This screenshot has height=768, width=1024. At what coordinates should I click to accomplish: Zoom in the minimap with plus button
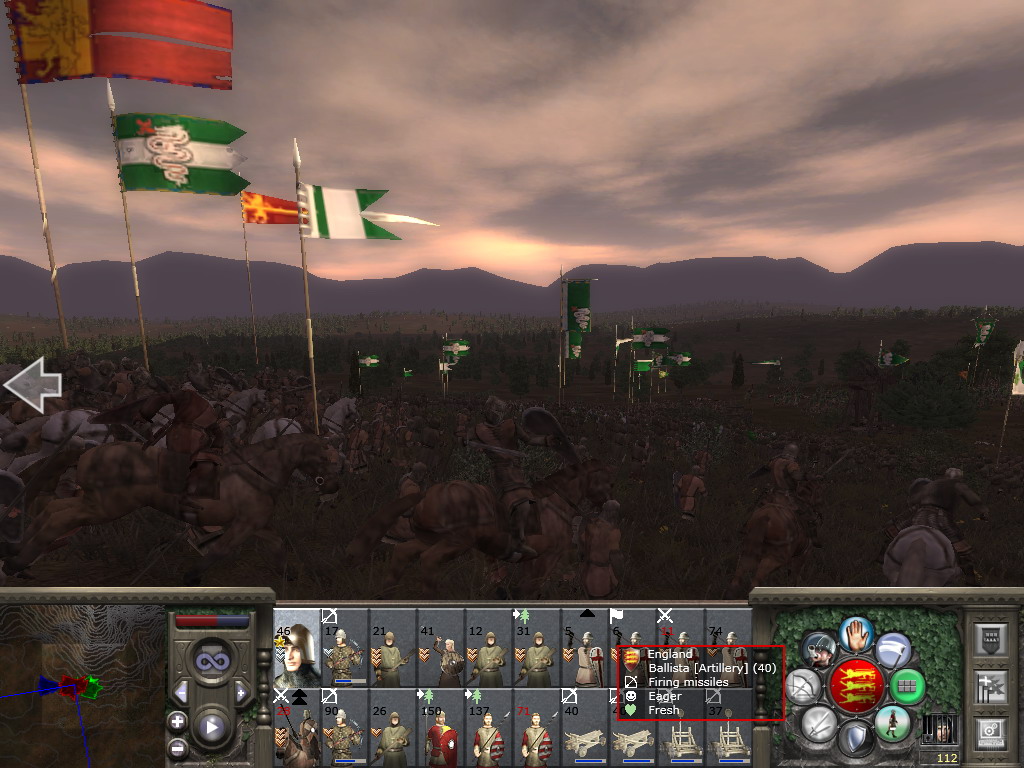pos(177,720)
